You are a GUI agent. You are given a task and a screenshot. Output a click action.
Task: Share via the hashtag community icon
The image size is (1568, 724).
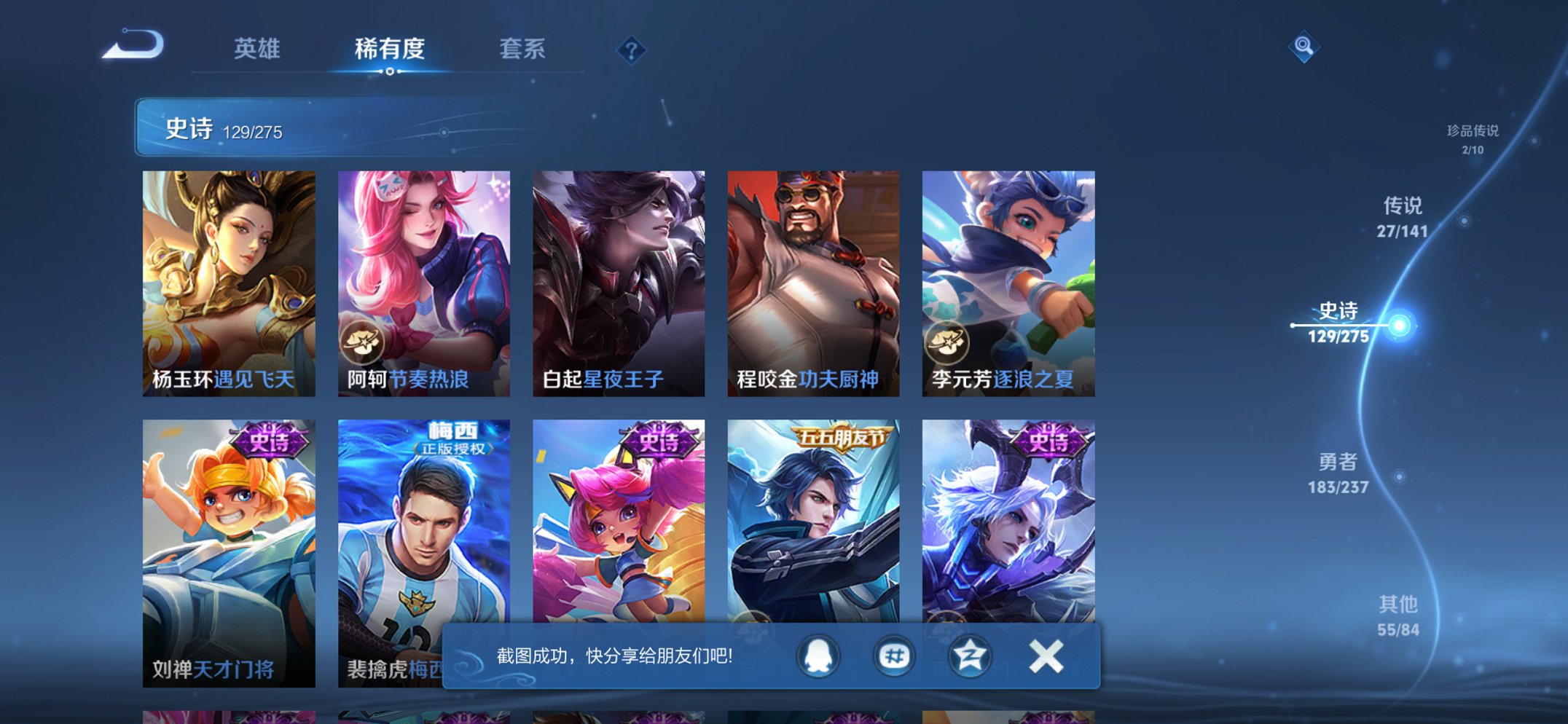894,656
